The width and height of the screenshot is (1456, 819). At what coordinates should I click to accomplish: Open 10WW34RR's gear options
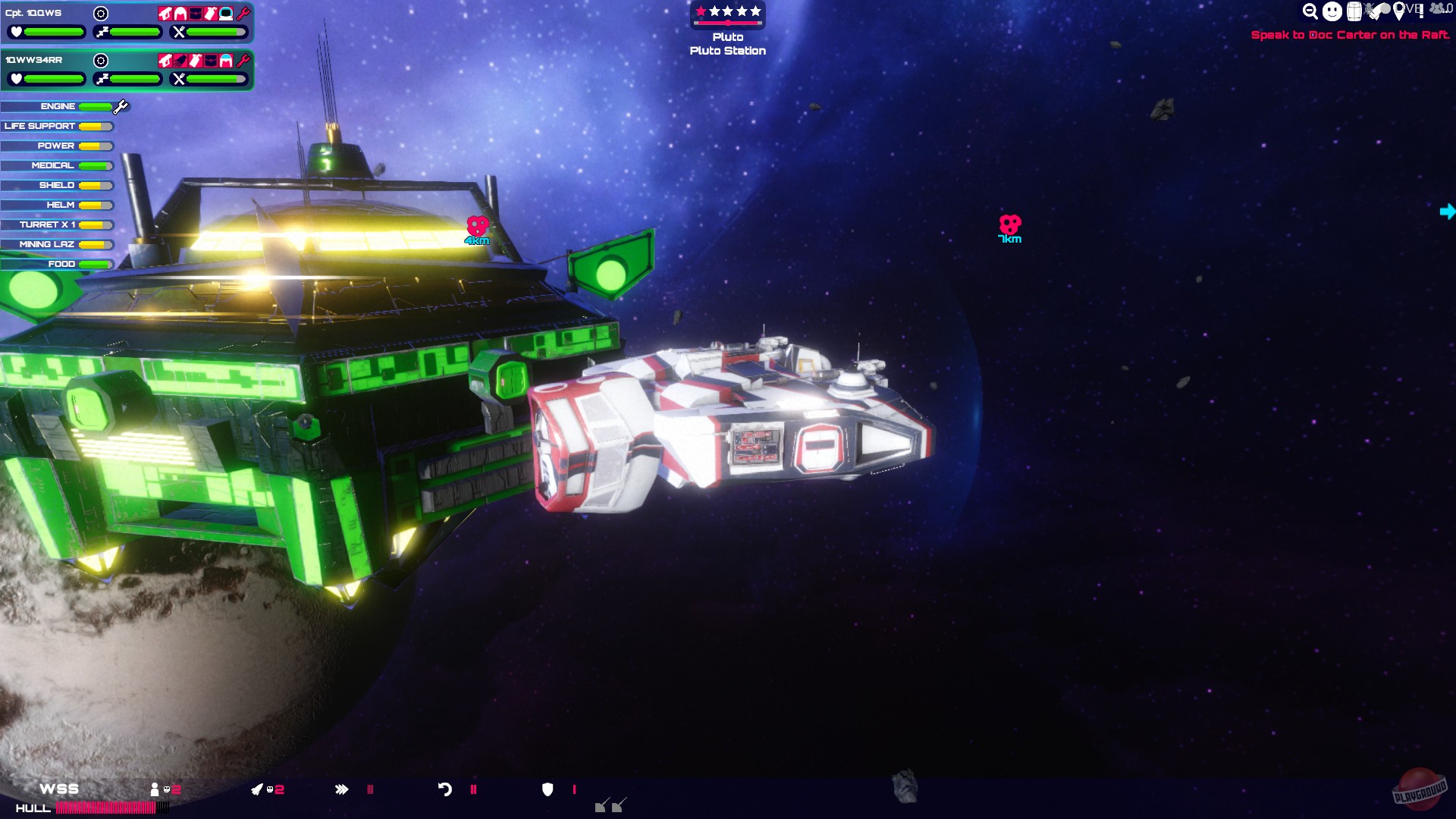(101, 60)
